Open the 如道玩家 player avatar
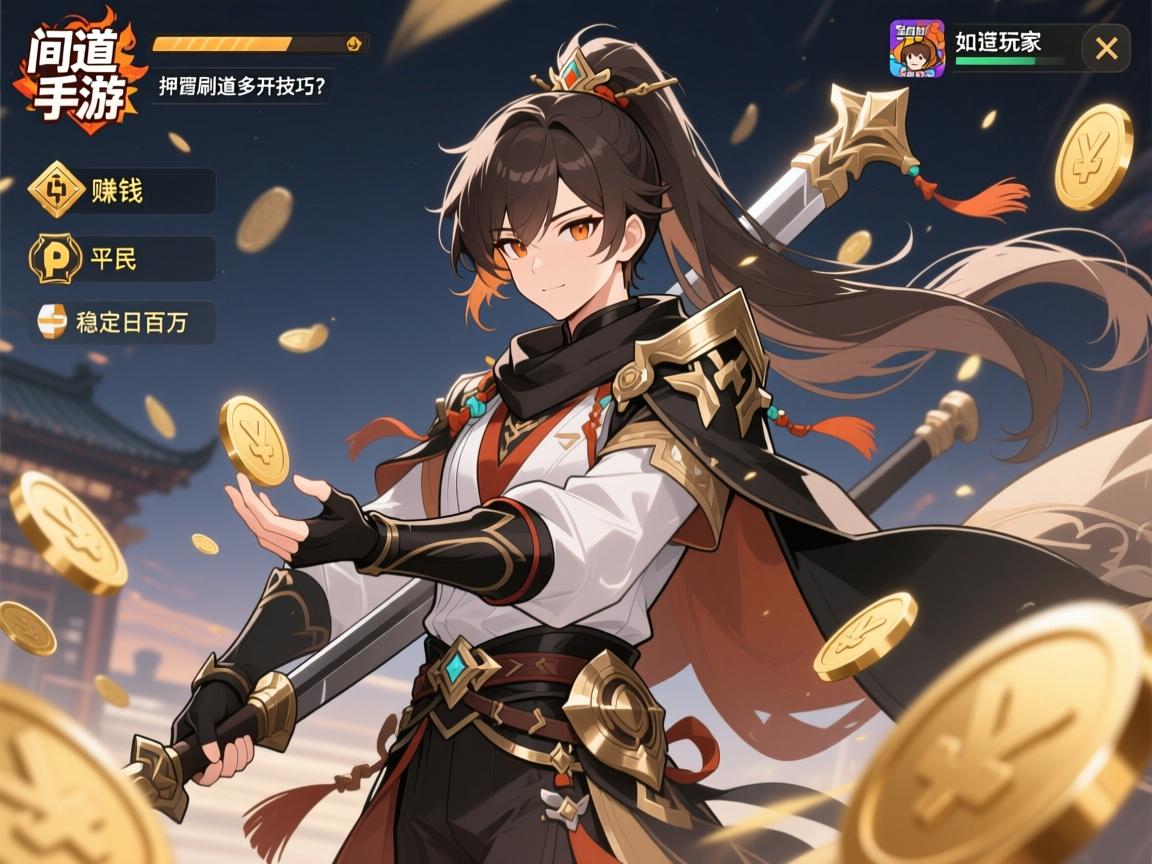 [917, 48]
